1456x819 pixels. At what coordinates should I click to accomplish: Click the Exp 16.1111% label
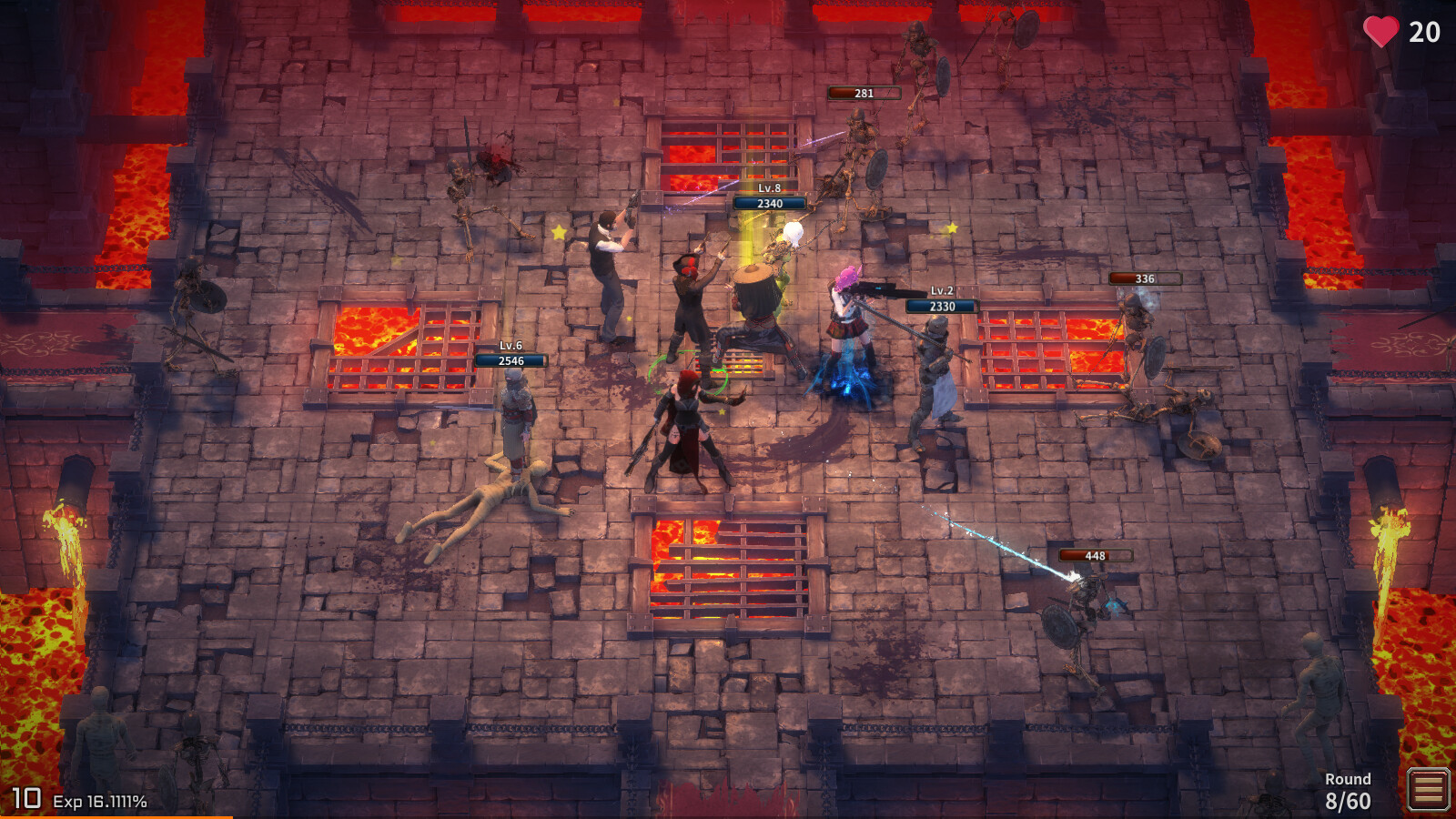click(100, 802)
